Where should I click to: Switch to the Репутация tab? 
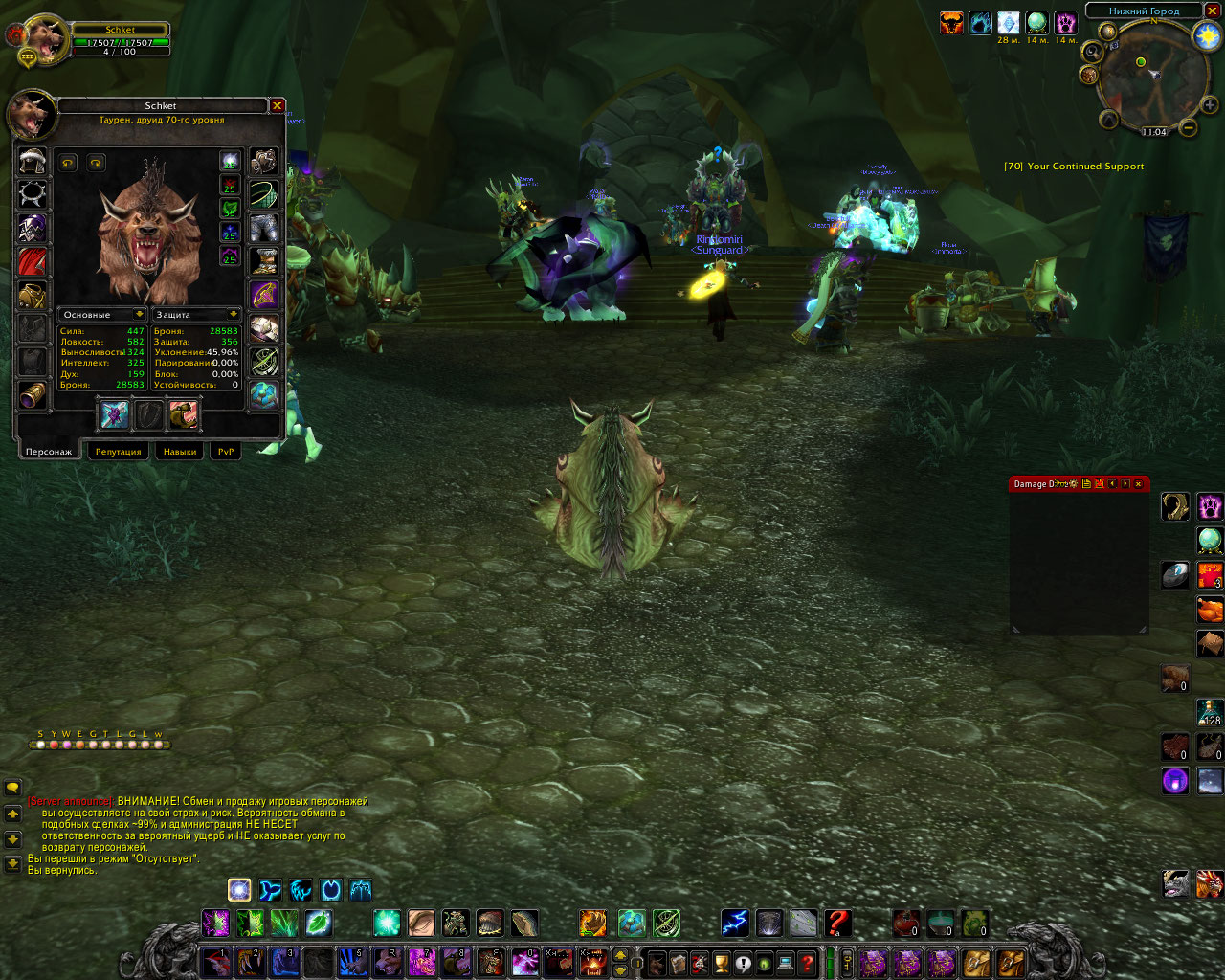(118, 452)
